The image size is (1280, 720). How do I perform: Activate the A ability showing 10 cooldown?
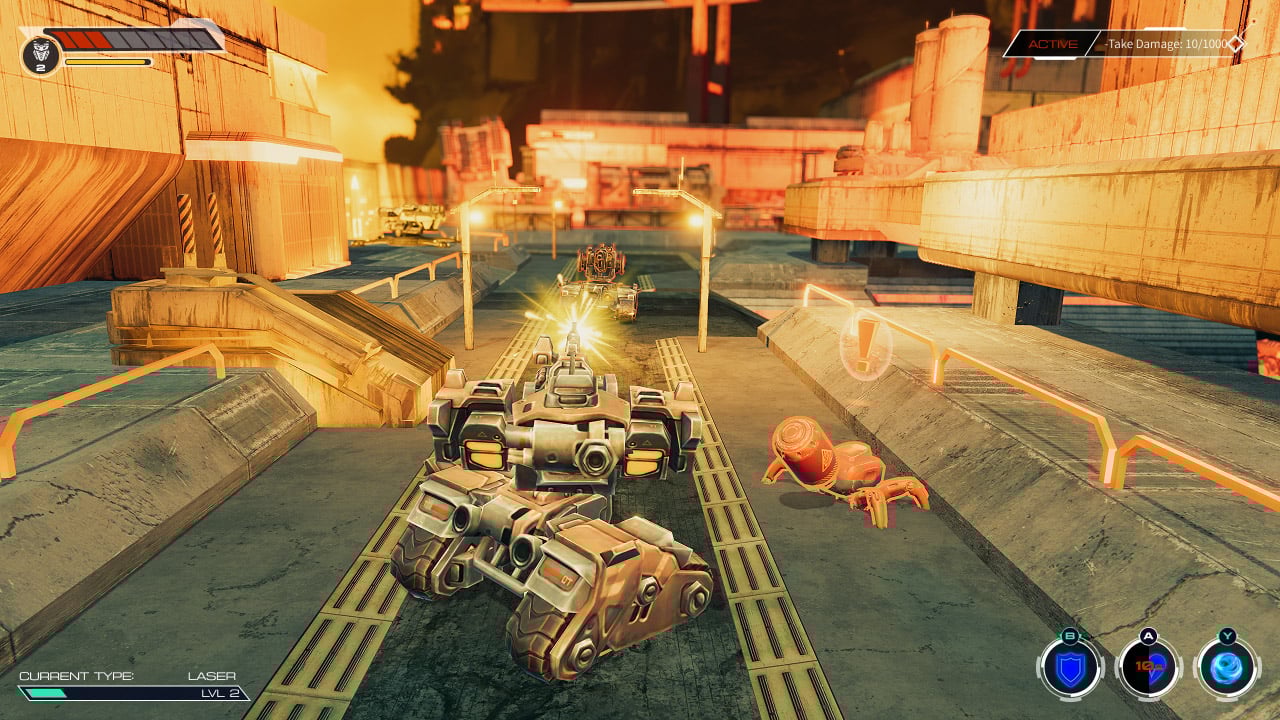(1145, 668)
